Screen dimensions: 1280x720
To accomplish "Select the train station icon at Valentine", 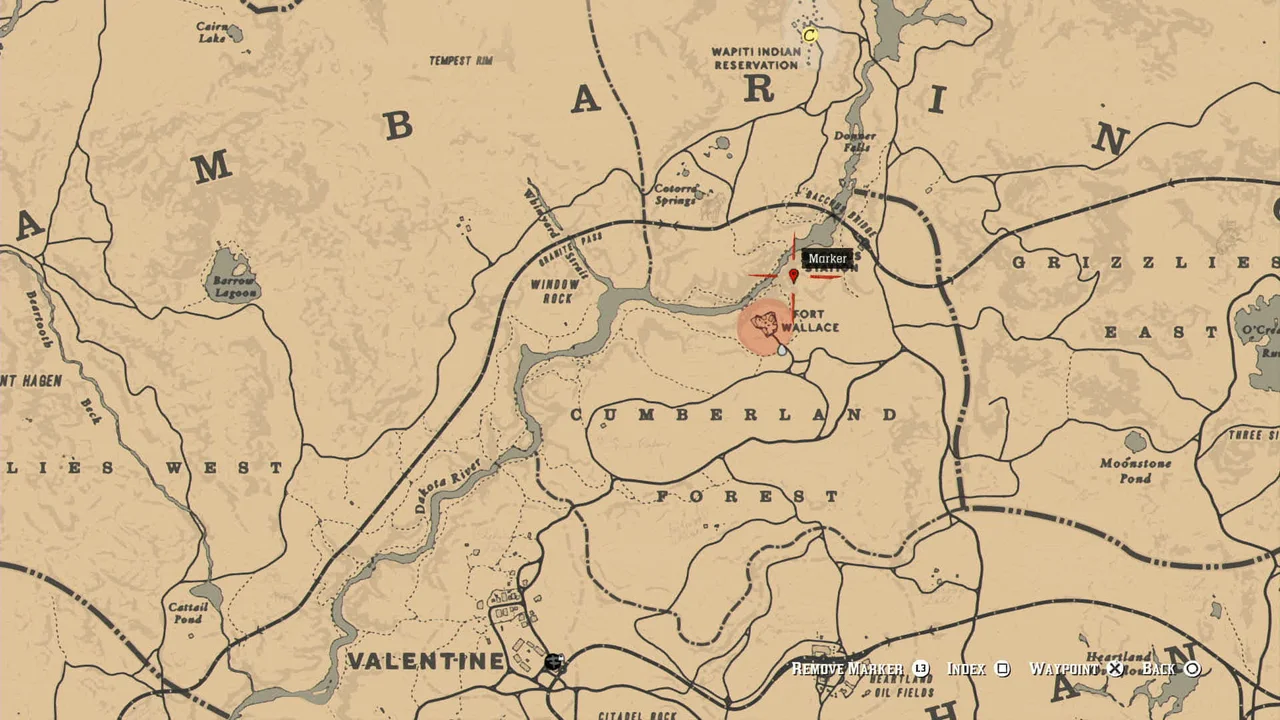I will click(x=552, y=663).
